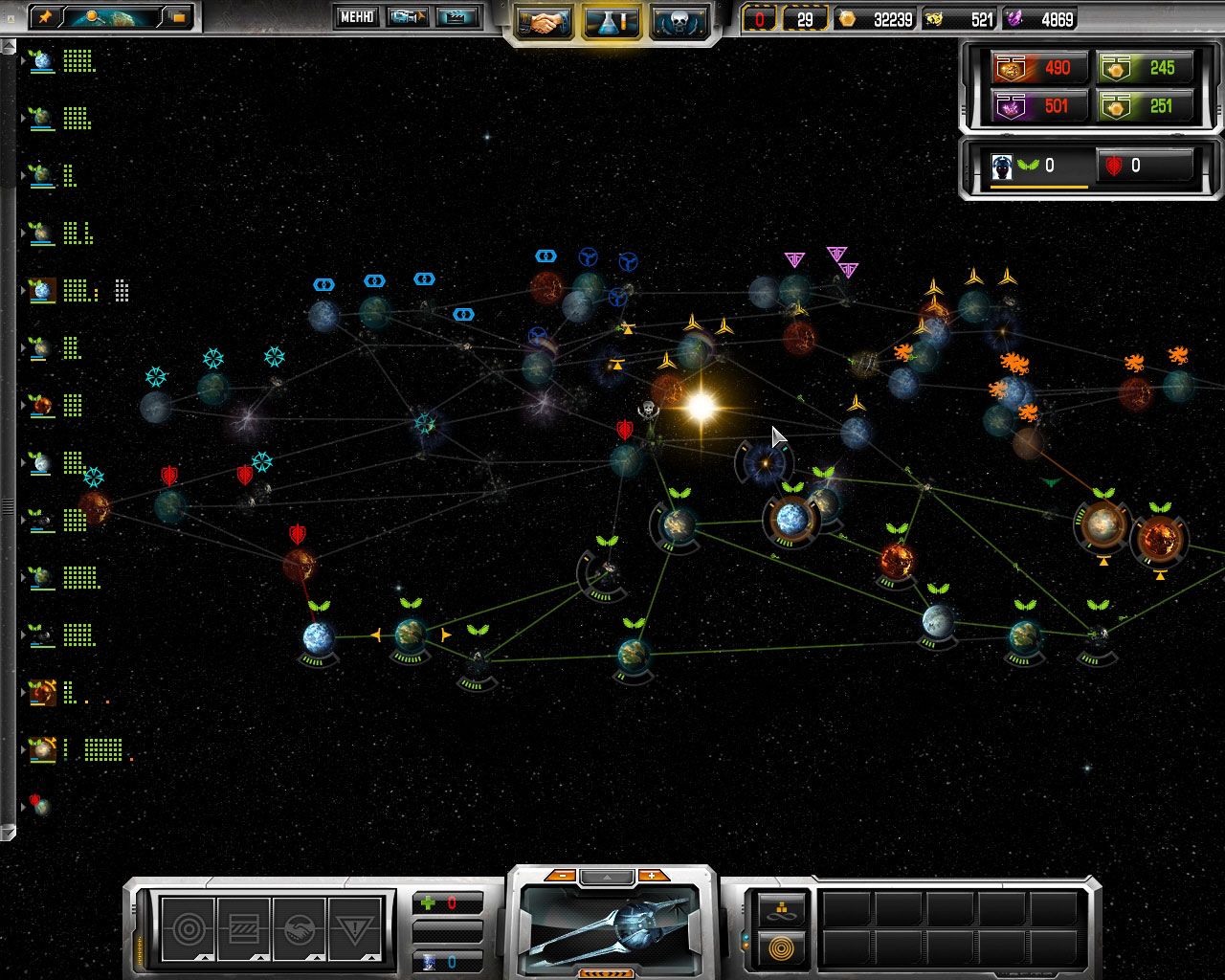
Task: Open the МЕНЮ game menu
Action: pos(356,16)
